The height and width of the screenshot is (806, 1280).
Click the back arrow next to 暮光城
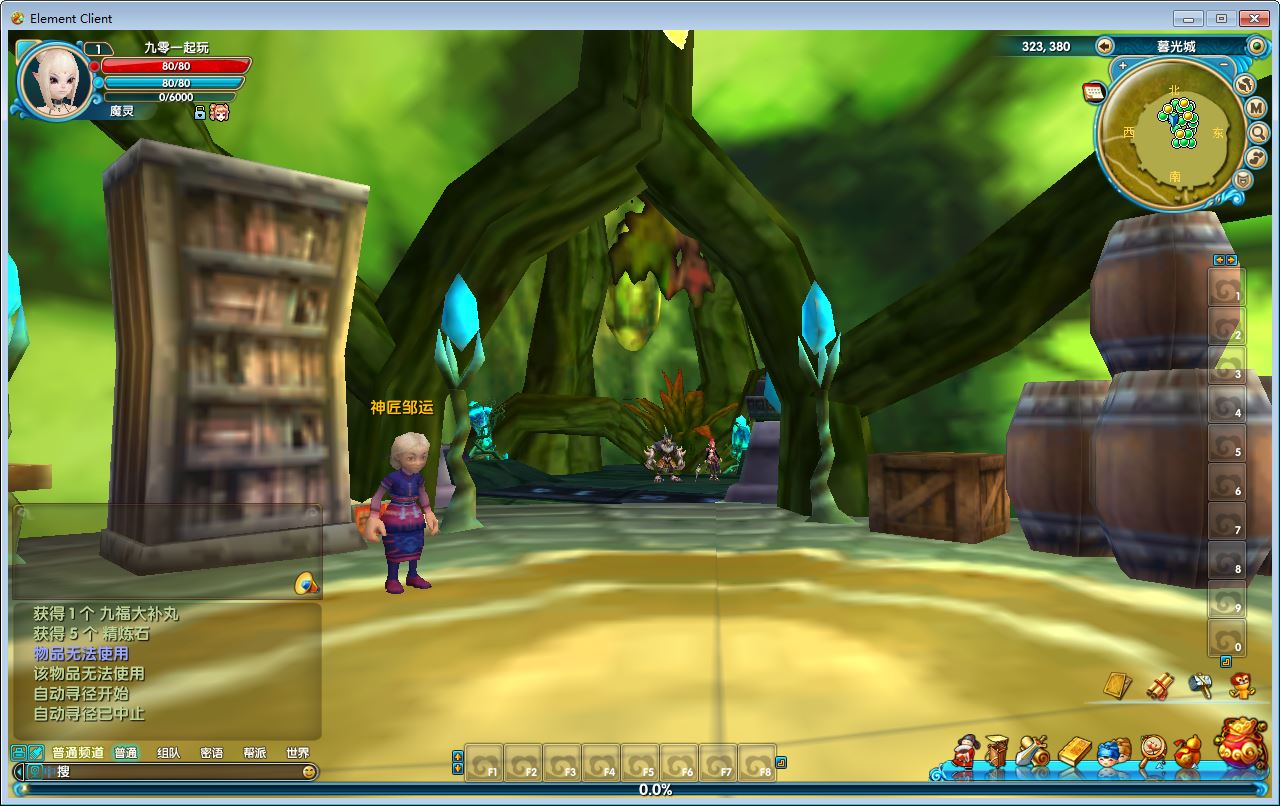point(1105,46)
